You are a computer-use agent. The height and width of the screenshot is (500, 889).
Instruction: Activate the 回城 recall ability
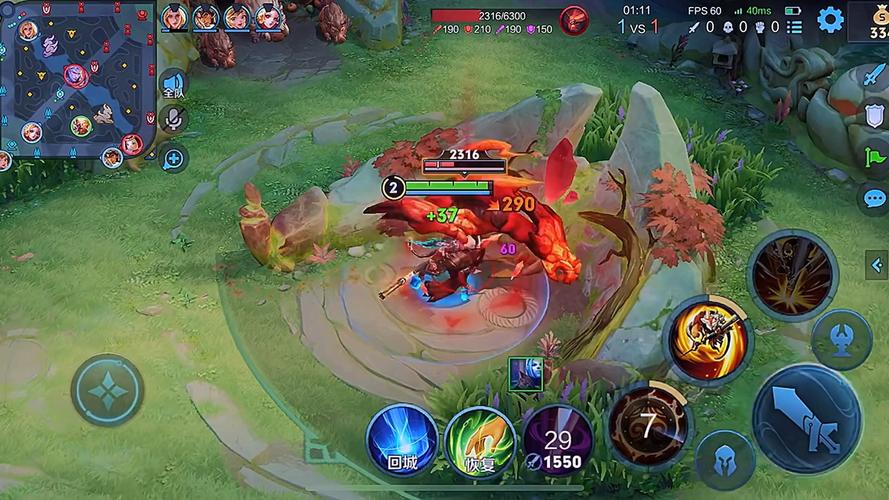401,438
